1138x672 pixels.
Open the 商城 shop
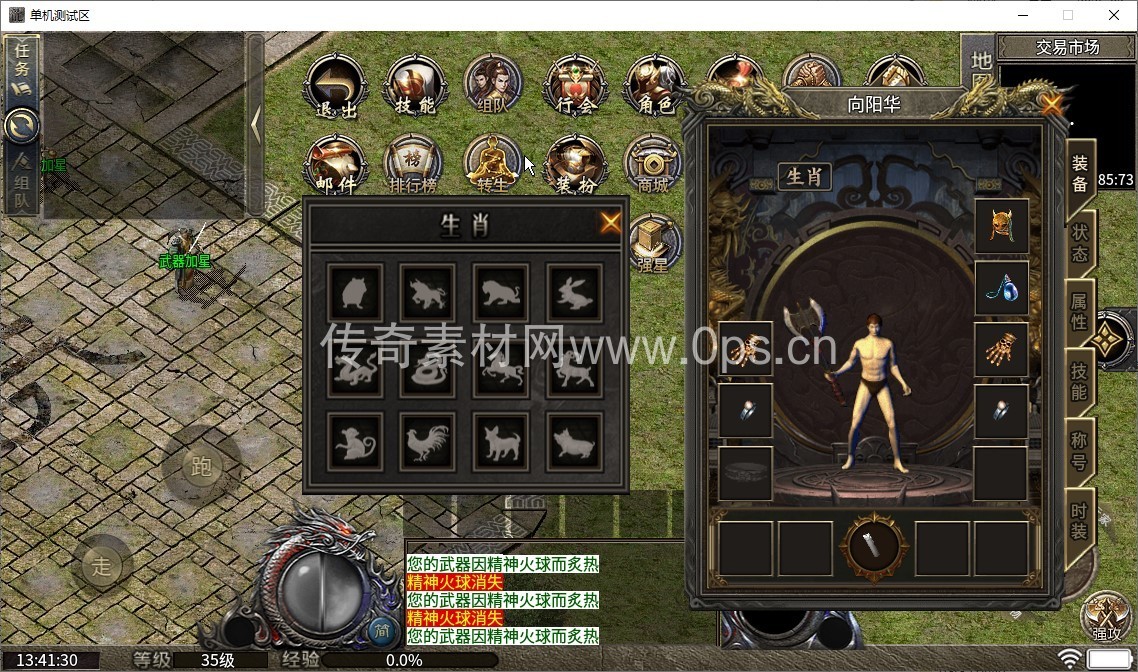coord(653,165)
